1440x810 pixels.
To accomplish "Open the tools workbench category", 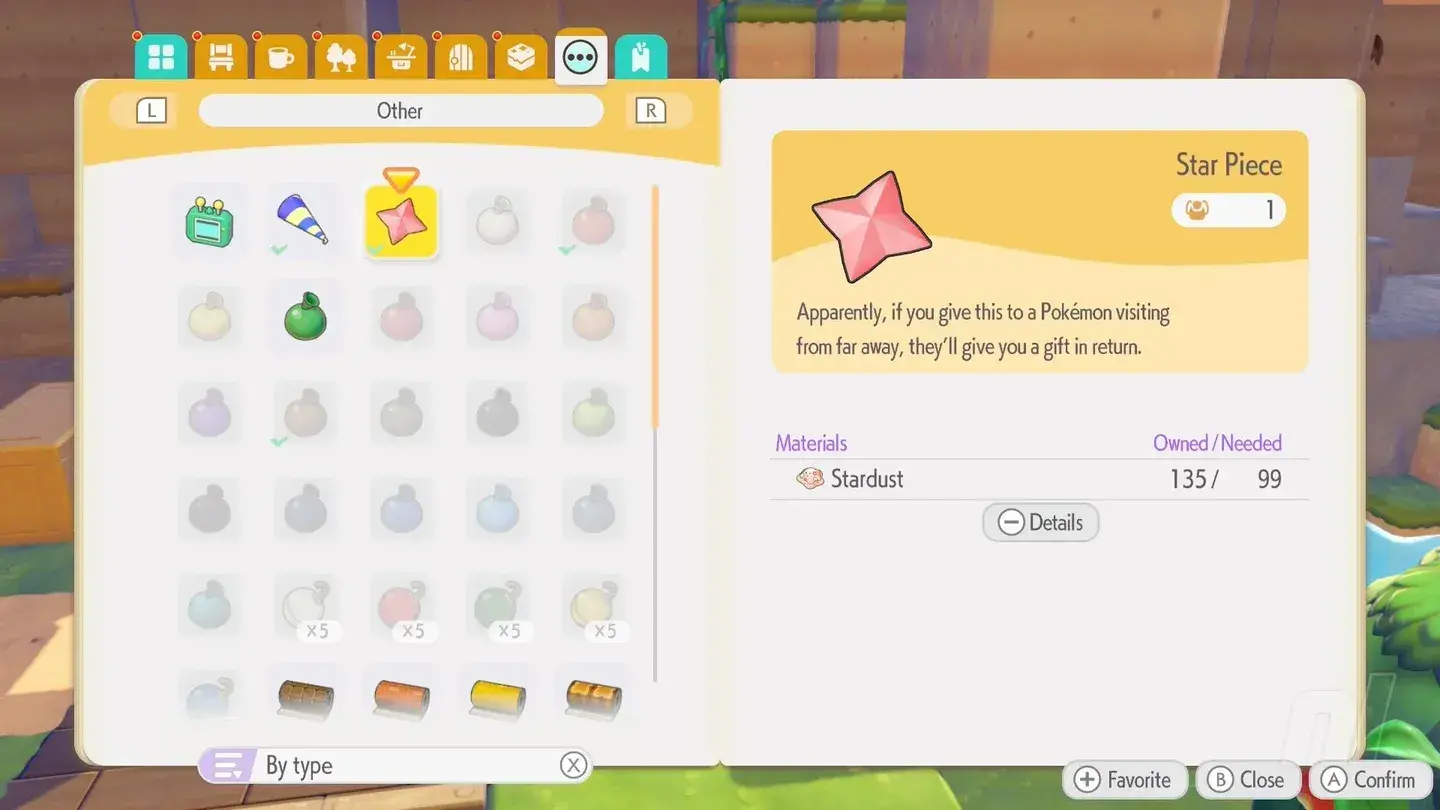I will coord(400,57).
